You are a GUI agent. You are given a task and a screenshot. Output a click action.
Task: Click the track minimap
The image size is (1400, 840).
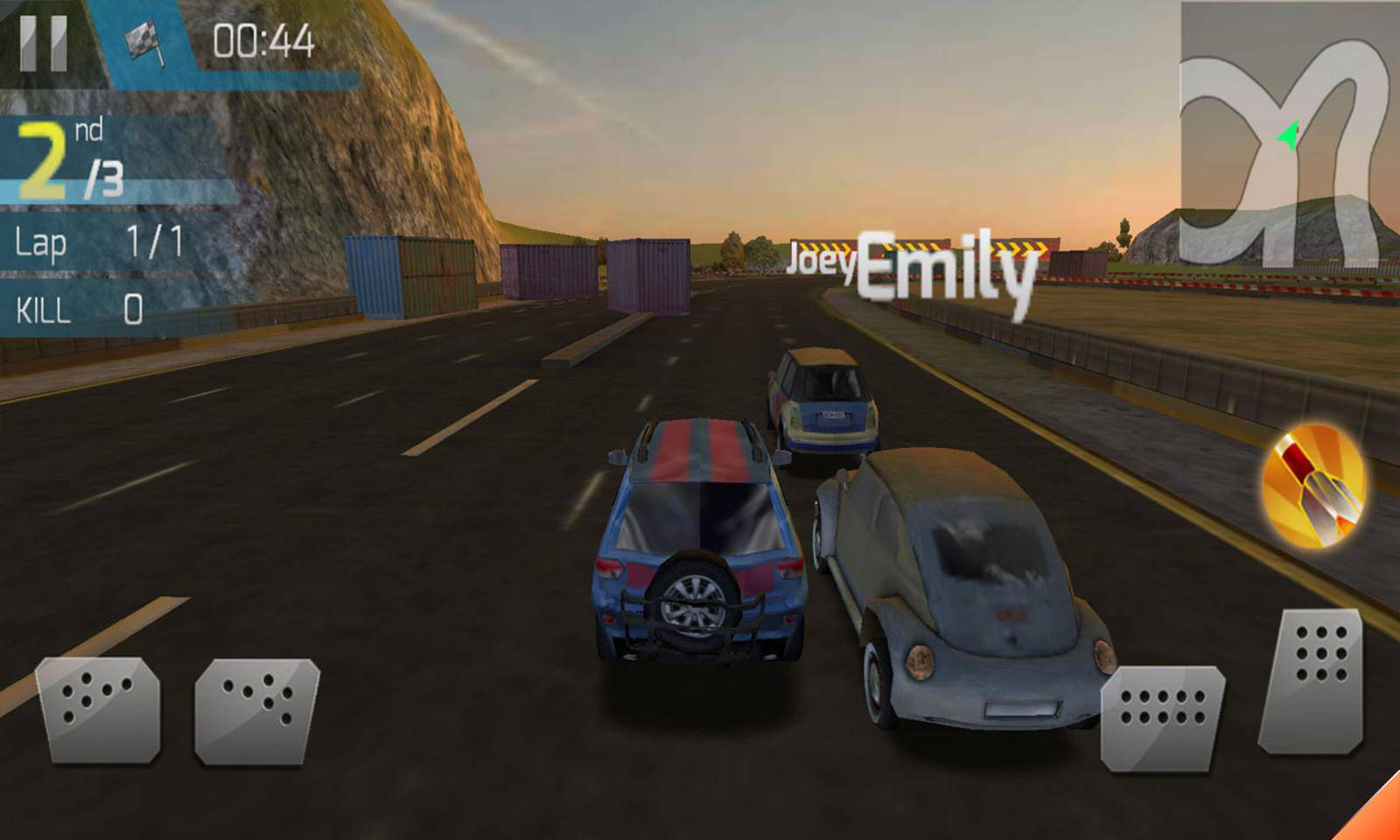[1288, 136]
